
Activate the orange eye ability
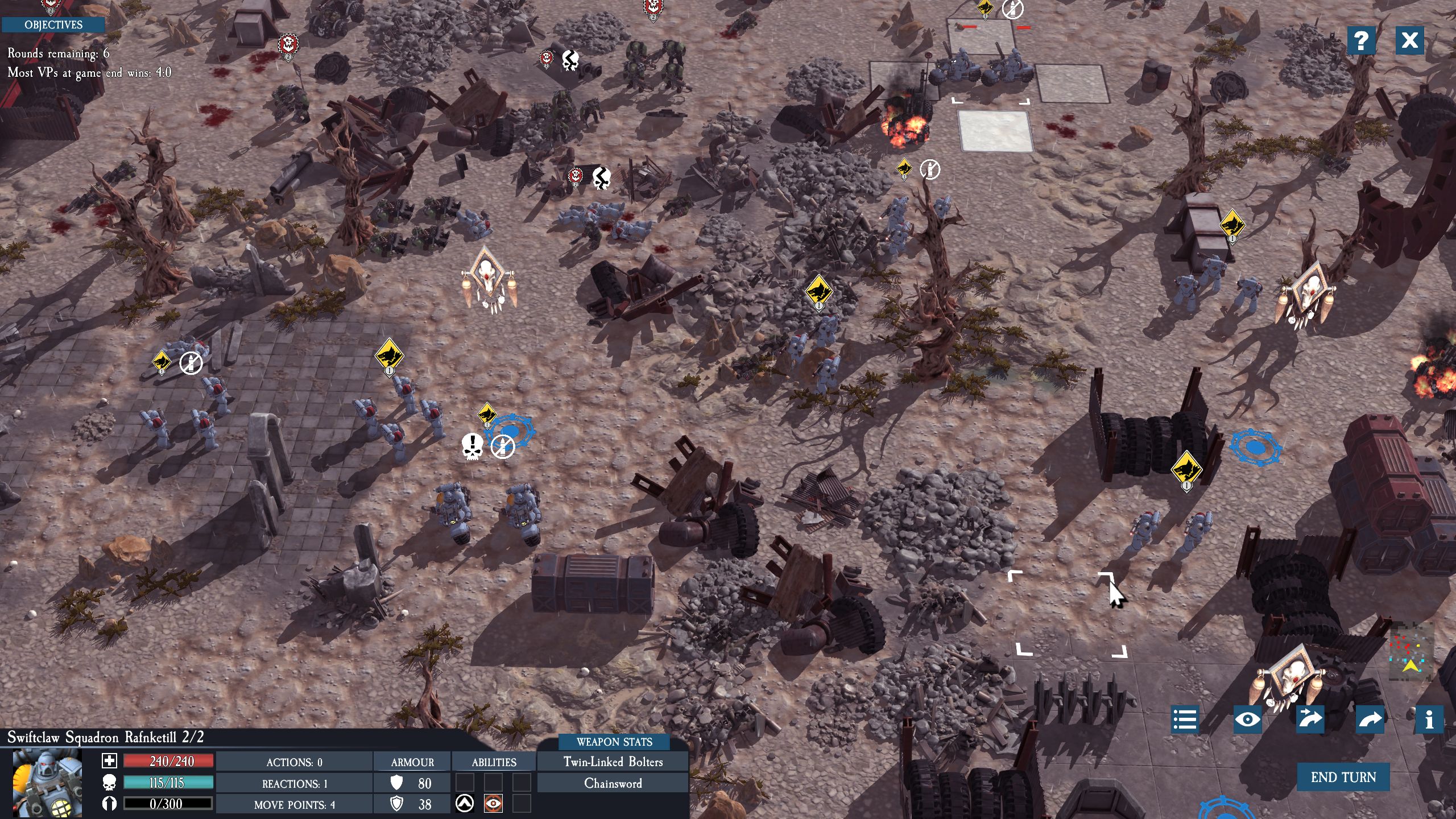point(493,804)
